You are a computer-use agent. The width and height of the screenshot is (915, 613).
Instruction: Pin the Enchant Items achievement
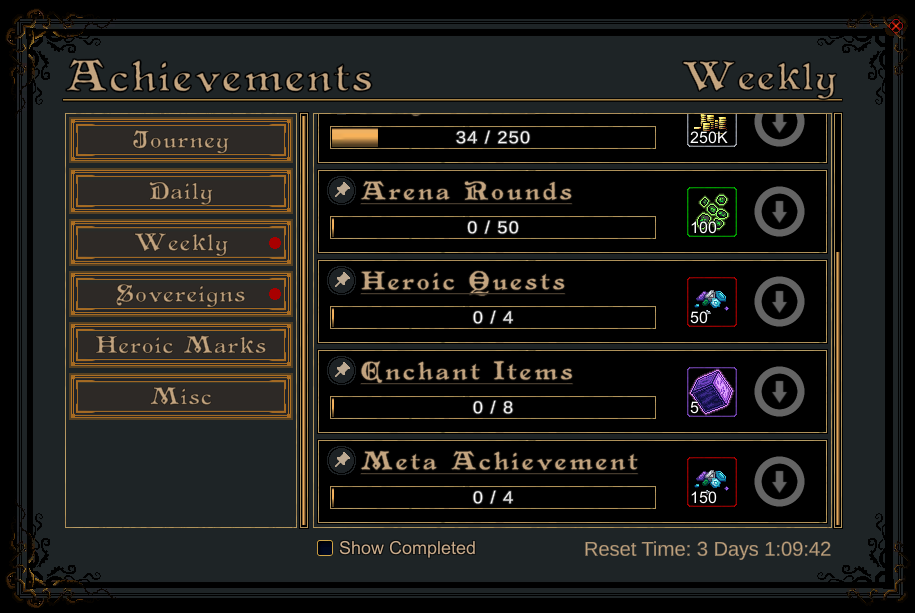click(x=342, y=370)
